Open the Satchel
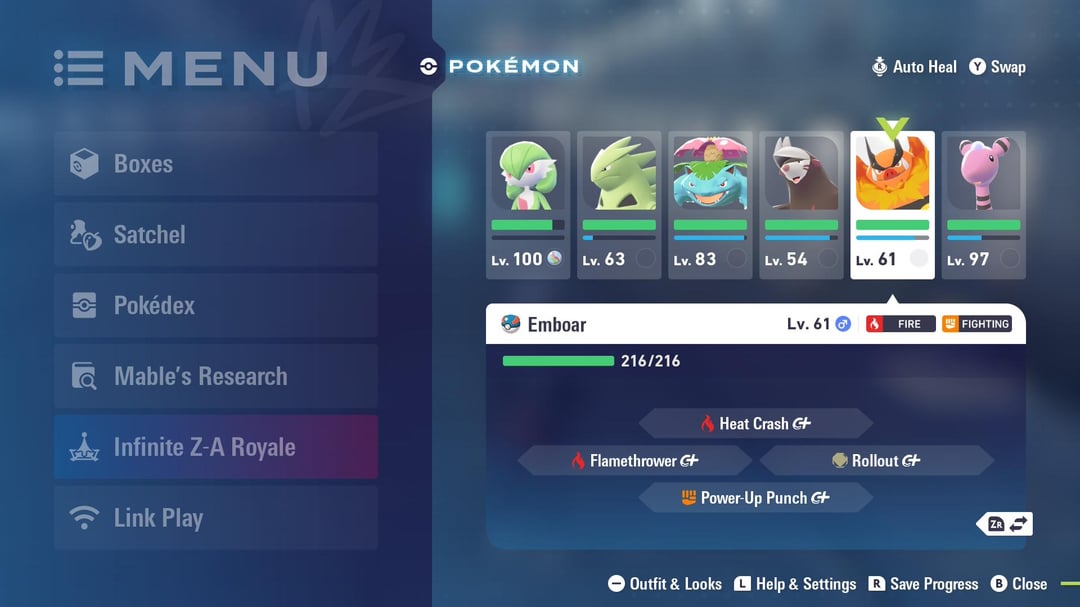This screenshot has width=1080, height=607. [x=215, y=235]
